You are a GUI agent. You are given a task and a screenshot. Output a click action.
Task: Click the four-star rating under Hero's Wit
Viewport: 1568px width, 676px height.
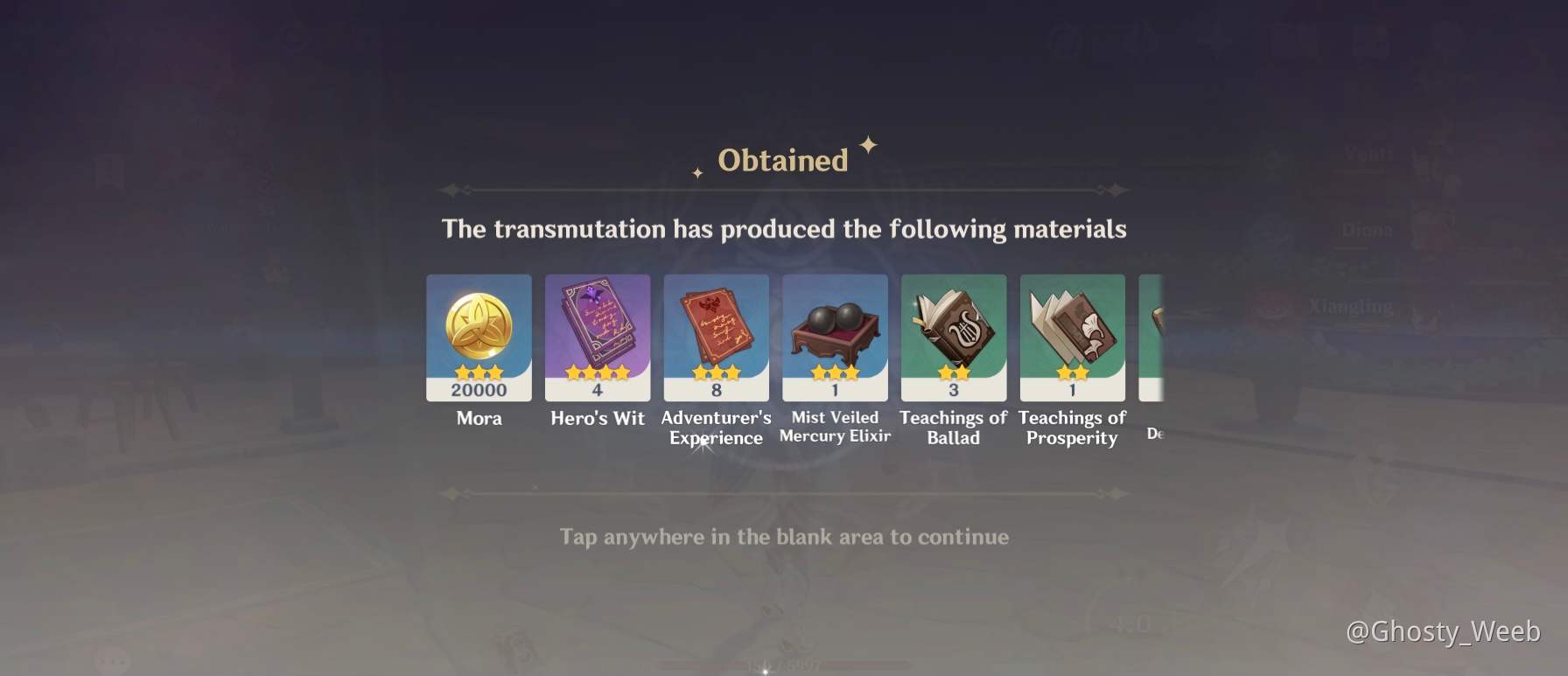598,371
